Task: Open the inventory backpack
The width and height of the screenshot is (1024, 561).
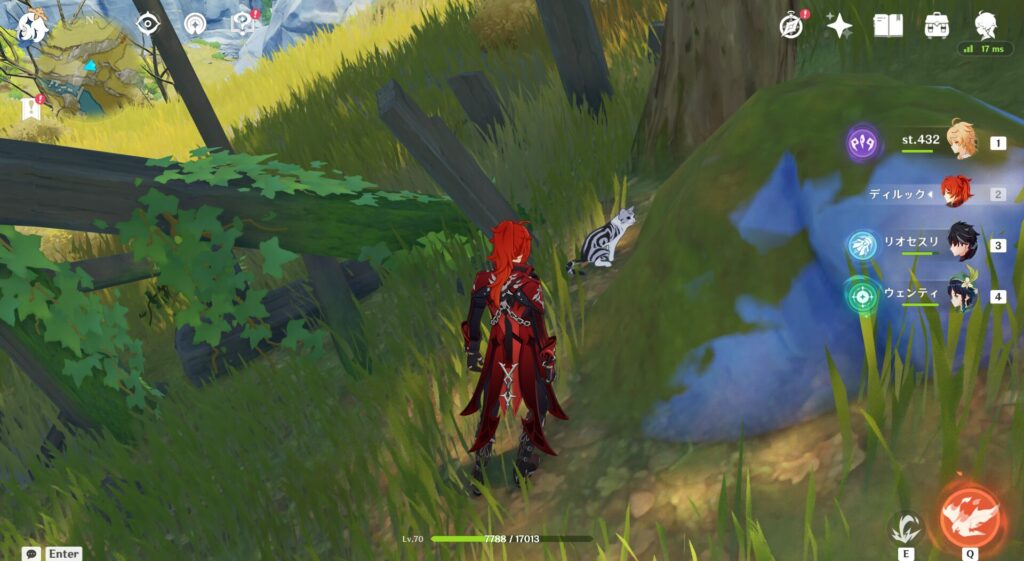Action: pyautogui.click(x=937, y=26)
